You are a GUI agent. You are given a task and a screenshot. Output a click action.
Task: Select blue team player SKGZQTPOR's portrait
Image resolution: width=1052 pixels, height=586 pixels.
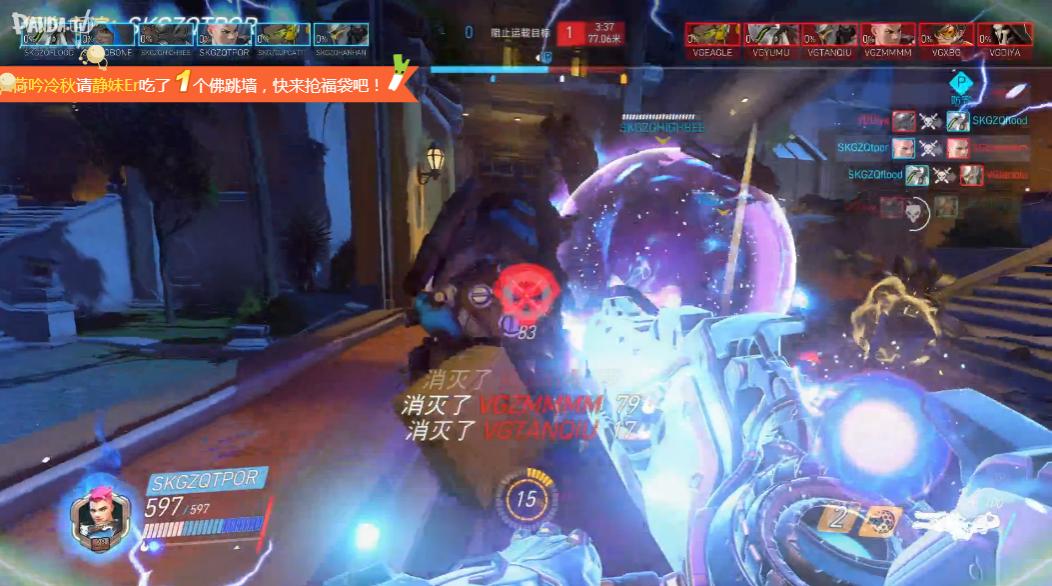coord(225,35)
